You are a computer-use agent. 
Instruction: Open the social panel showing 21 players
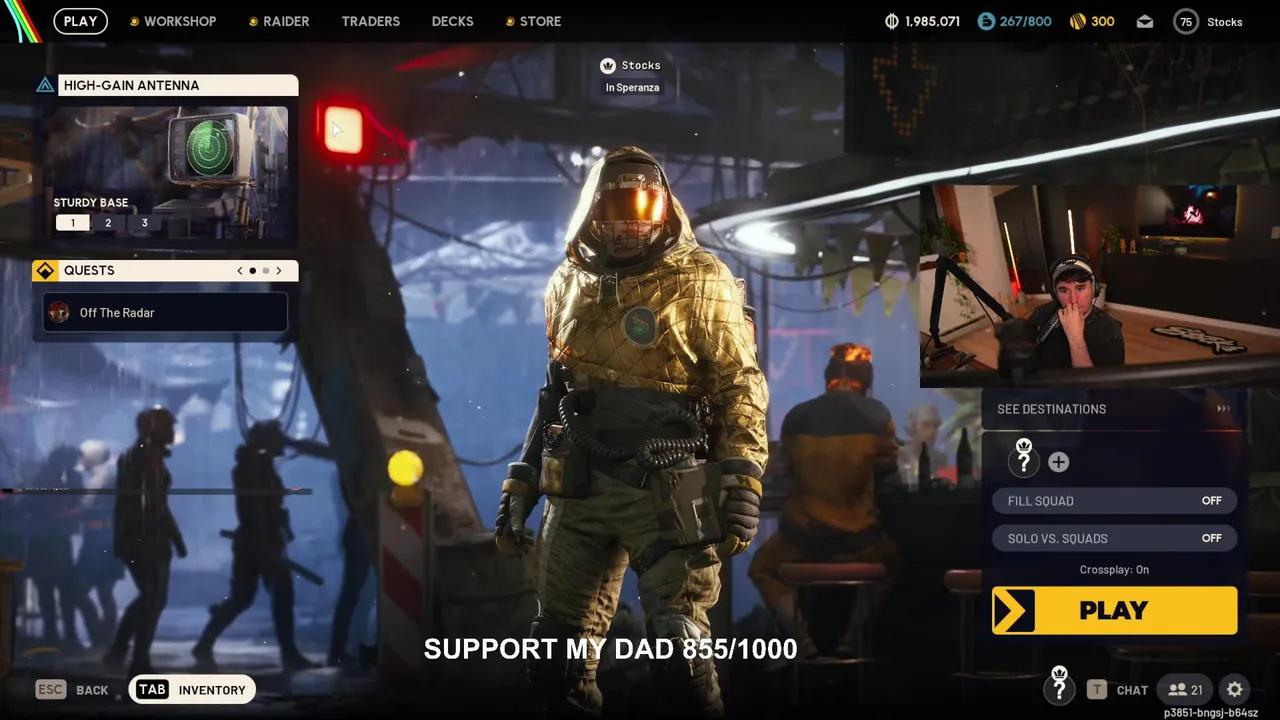[1184, 689]
